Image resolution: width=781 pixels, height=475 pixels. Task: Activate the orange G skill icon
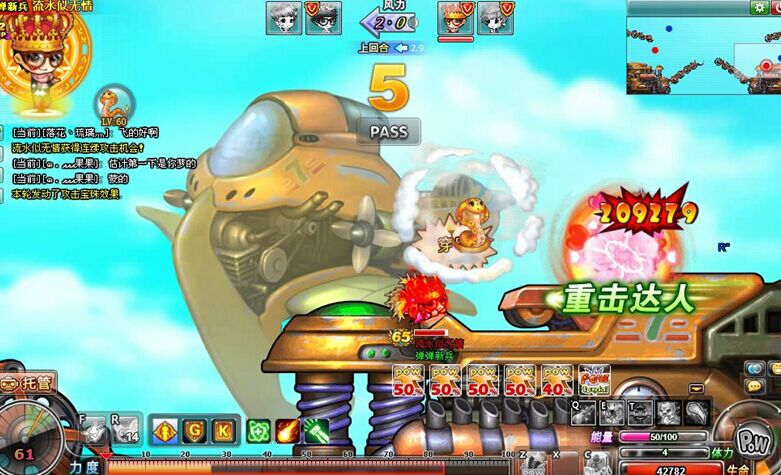click(x=194, y=431)
